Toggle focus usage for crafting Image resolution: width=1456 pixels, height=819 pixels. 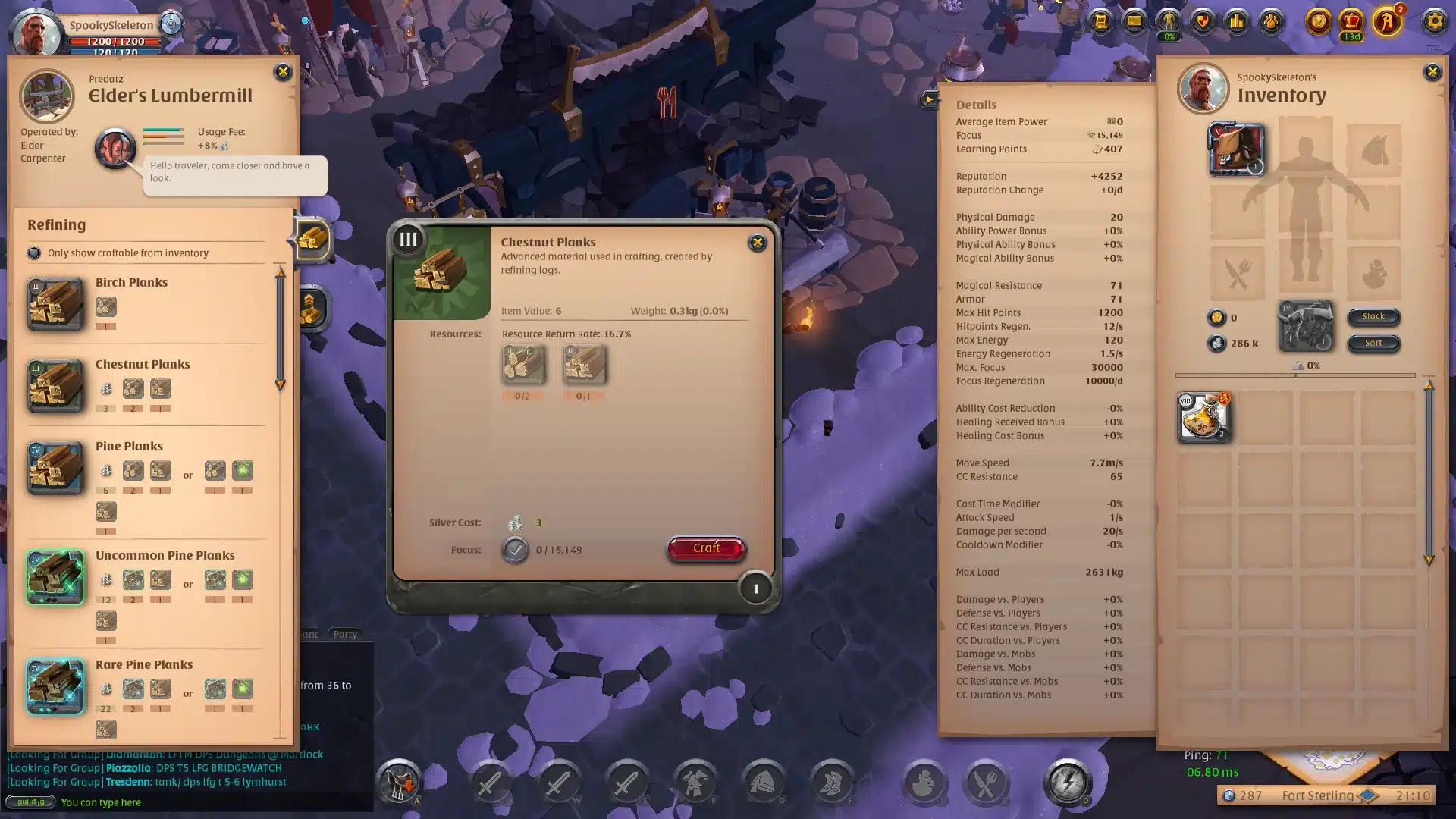click(x=515, y=550)
